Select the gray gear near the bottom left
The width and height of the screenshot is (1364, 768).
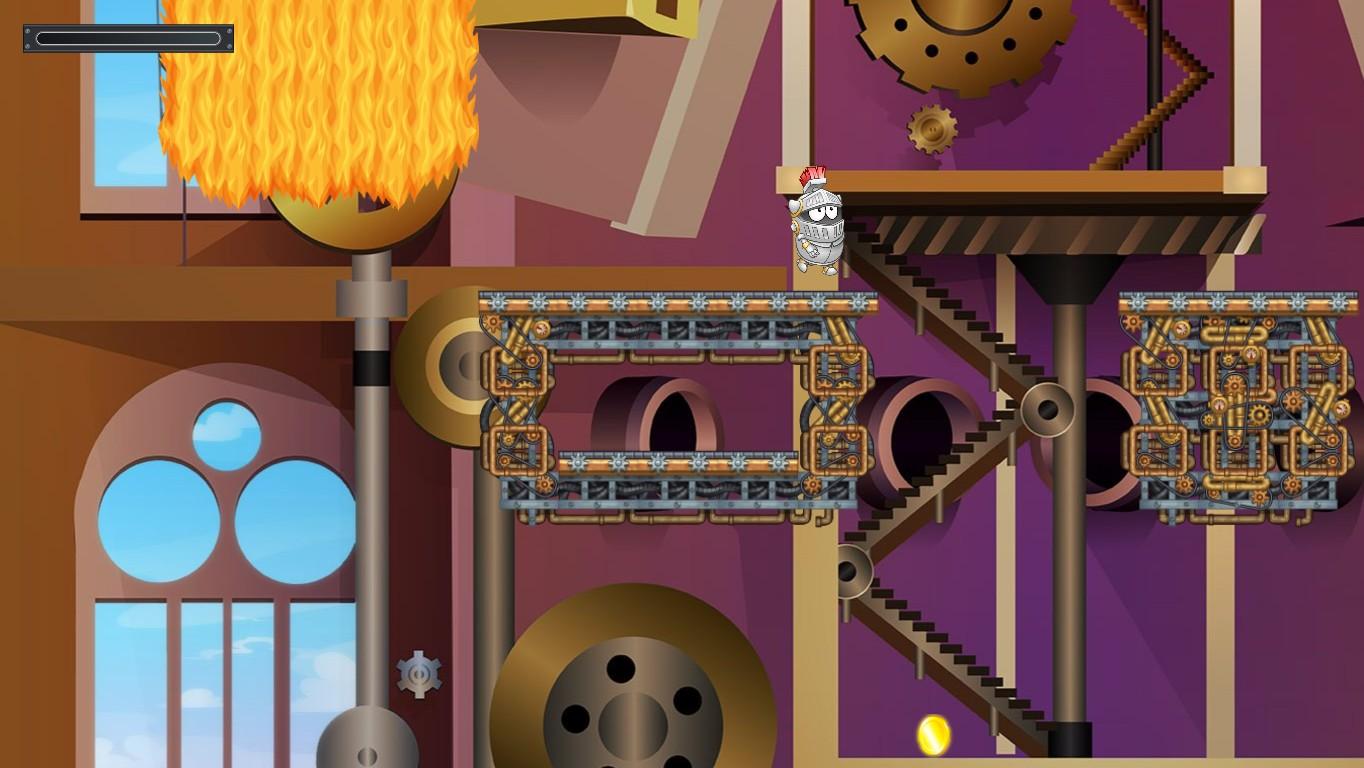tap(420, 673)
